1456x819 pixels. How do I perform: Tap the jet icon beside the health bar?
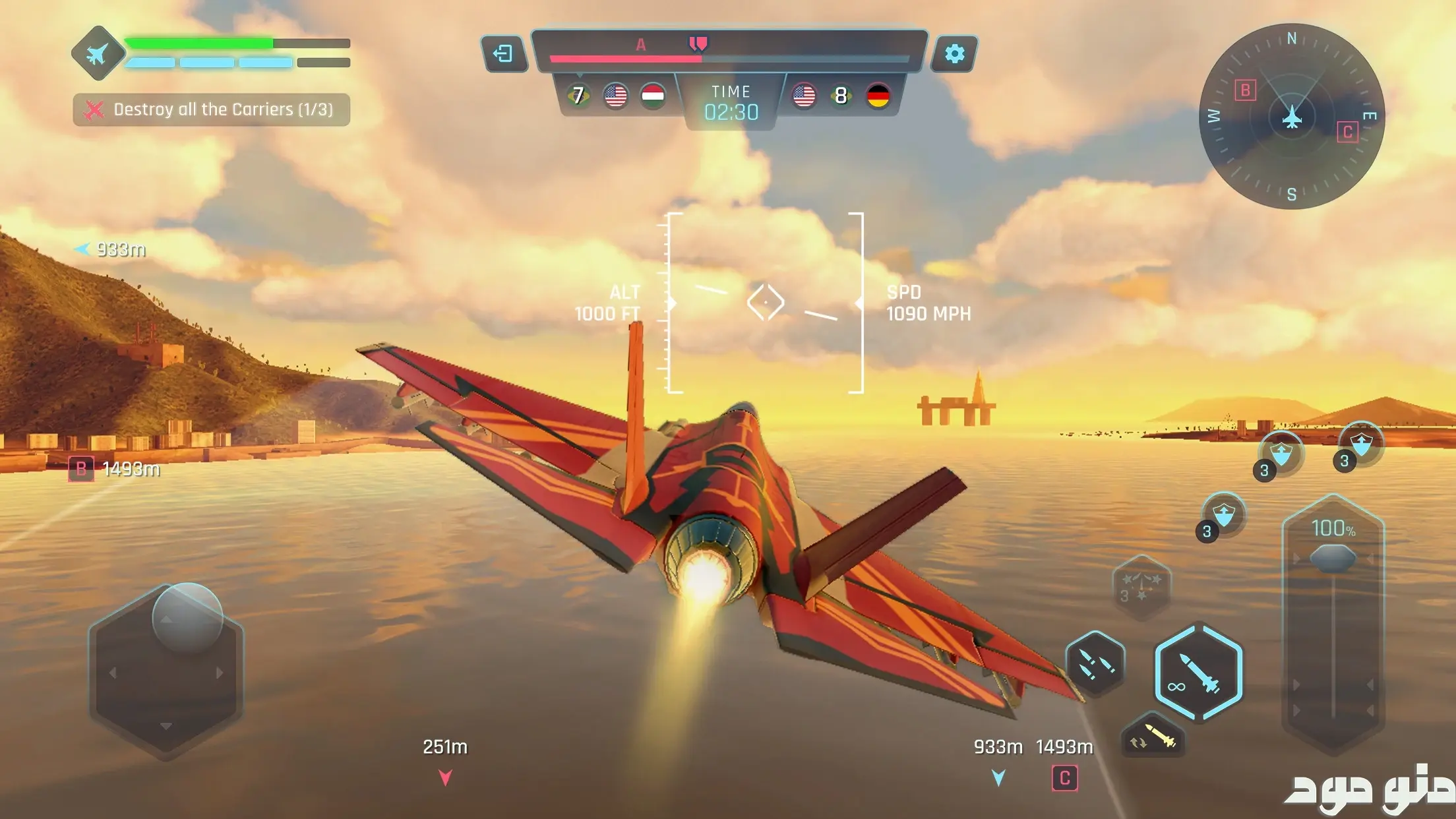point(98,53)
